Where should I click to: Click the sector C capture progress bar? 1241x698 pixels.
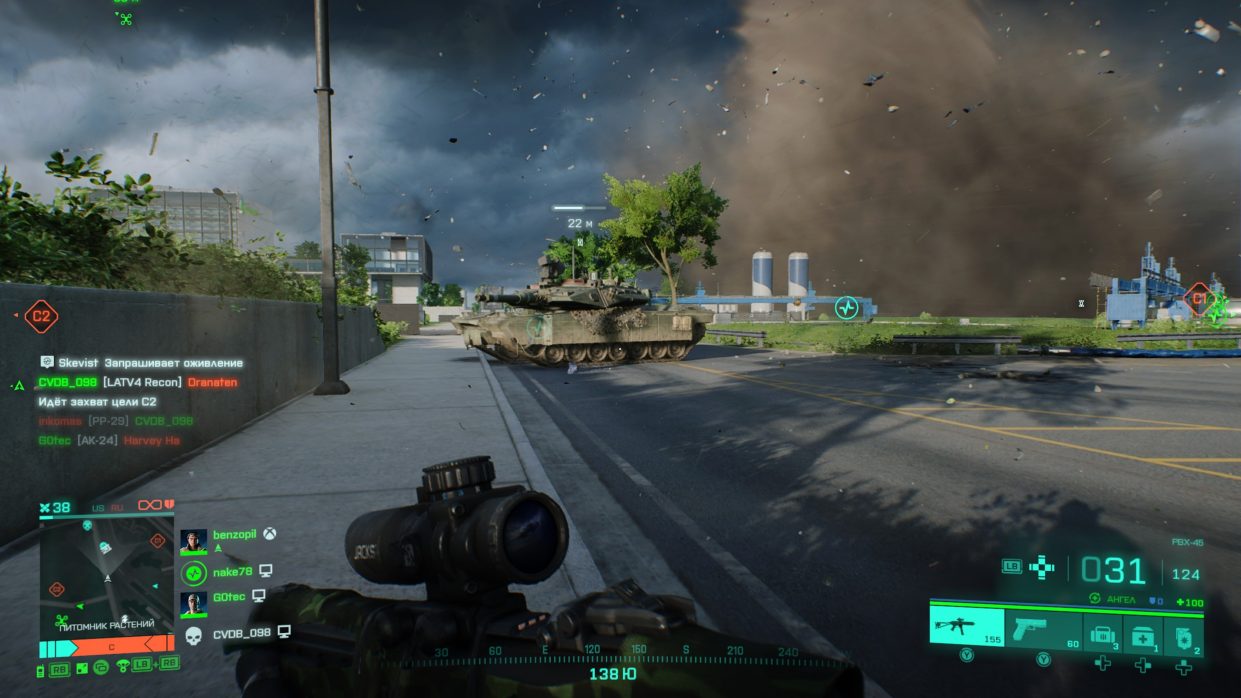pyautogui.click(x=106, y=647)
